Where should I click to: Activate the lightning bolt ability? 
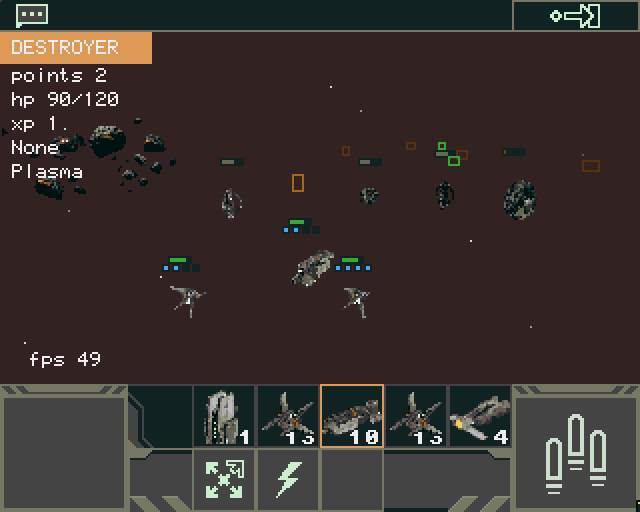pos(288,480)
